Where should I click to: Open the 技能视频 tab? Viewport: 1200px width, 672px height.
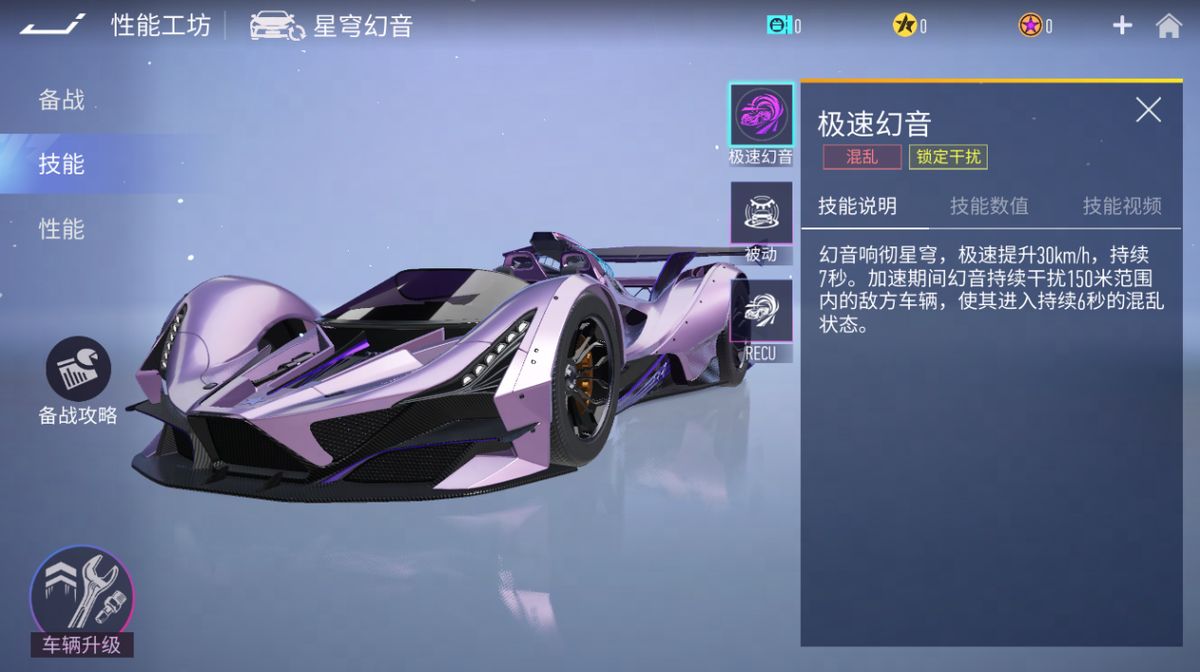[1122, 206]
